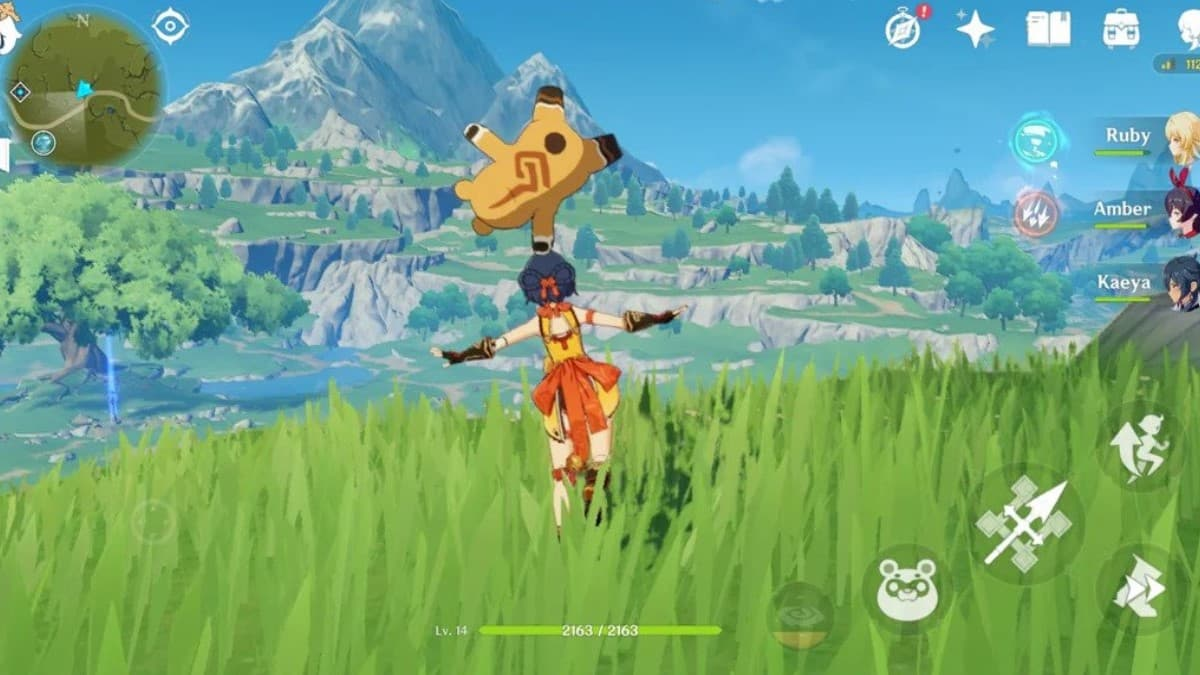Open the Wish star menu
The height and width of the screenshot is (675, 1200).
tap(975, 29)
